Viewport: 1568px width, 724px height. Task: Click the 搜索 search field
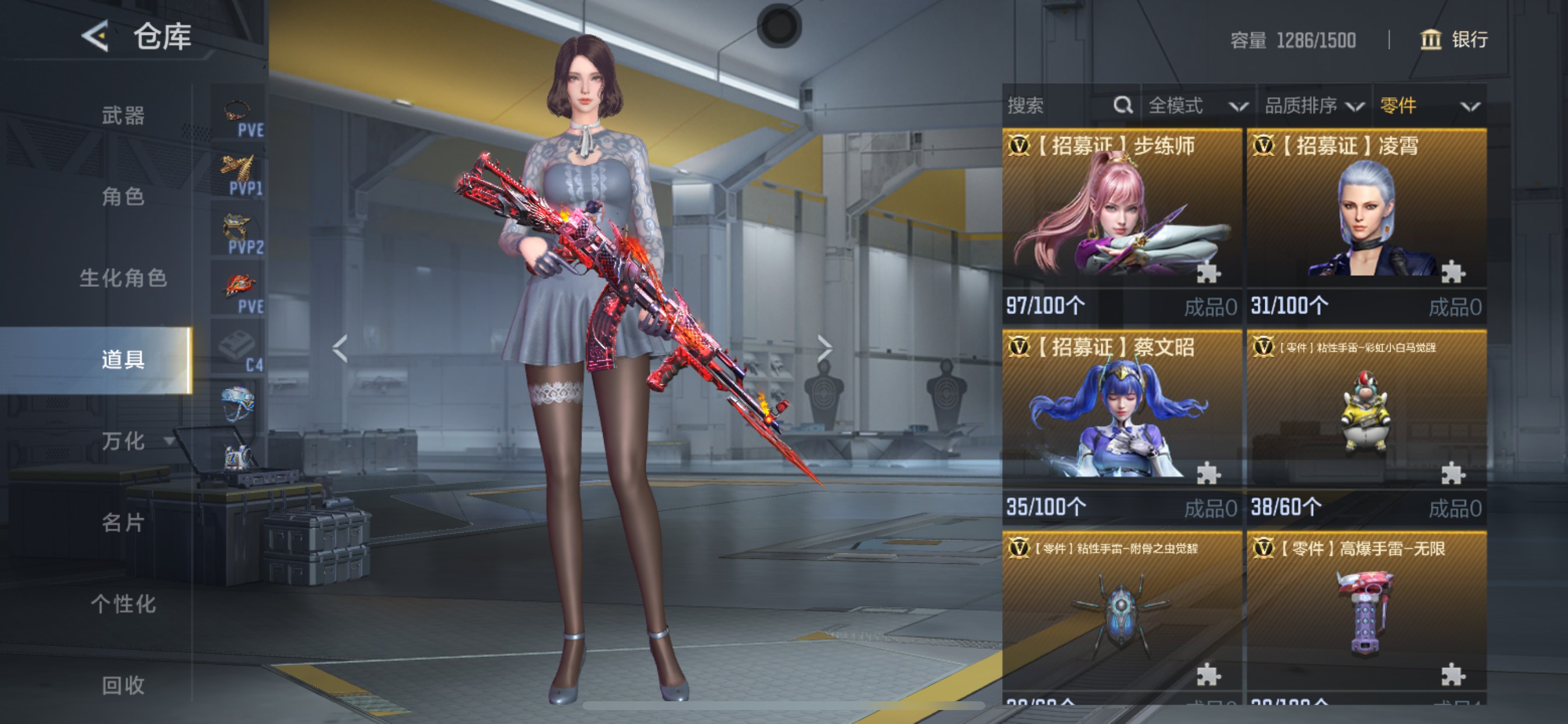click(x=1059, y=106)
